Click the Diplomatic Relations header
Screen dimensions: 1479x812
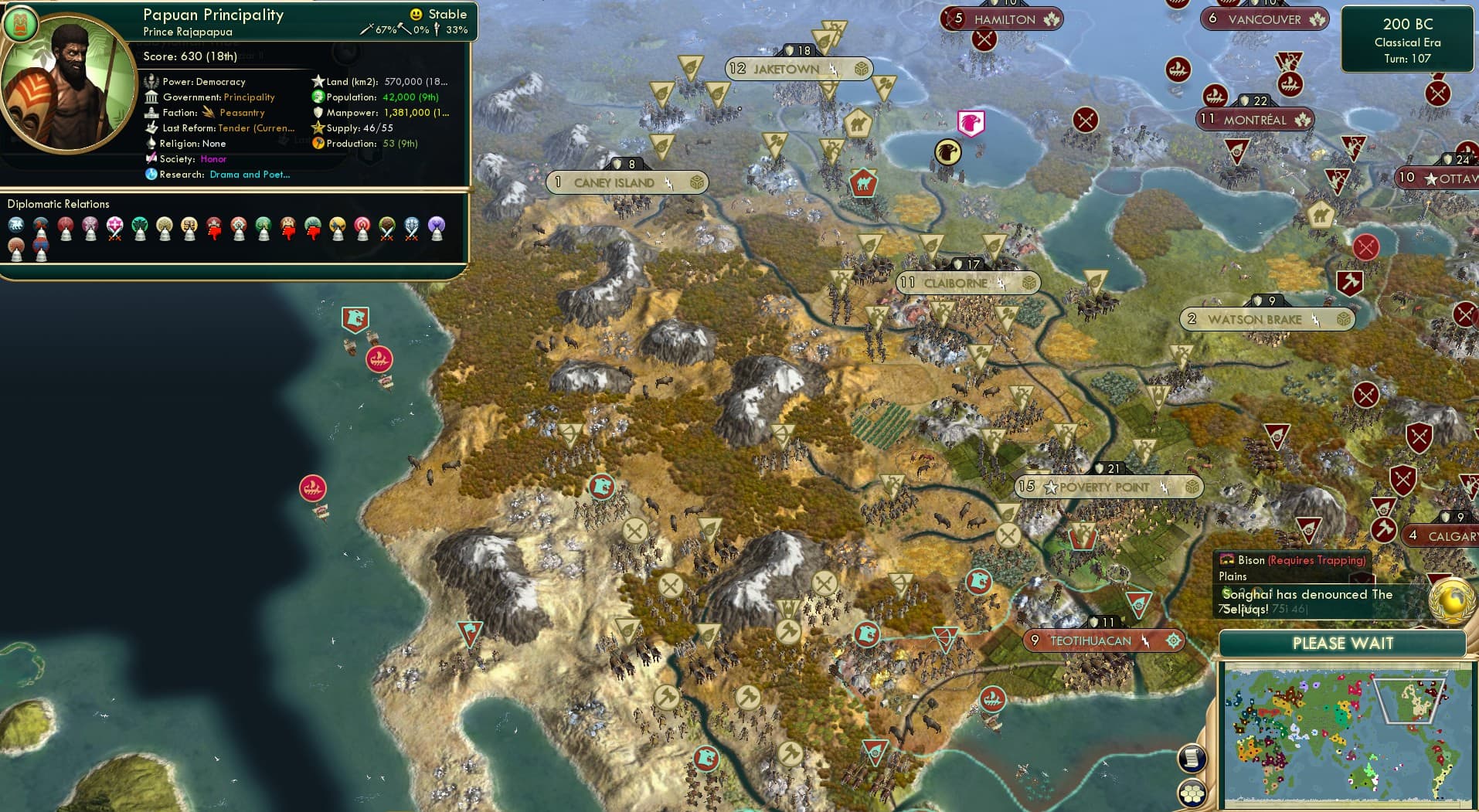click(x=59, y=203)
